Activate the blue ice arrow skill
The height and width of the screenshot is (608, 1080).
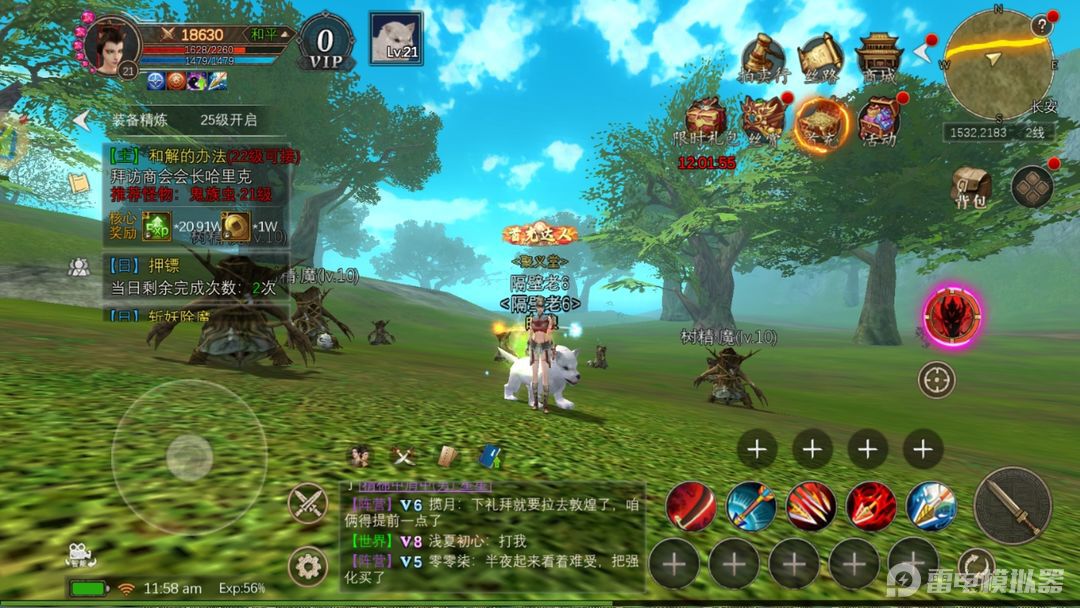[x=931, y=506]
